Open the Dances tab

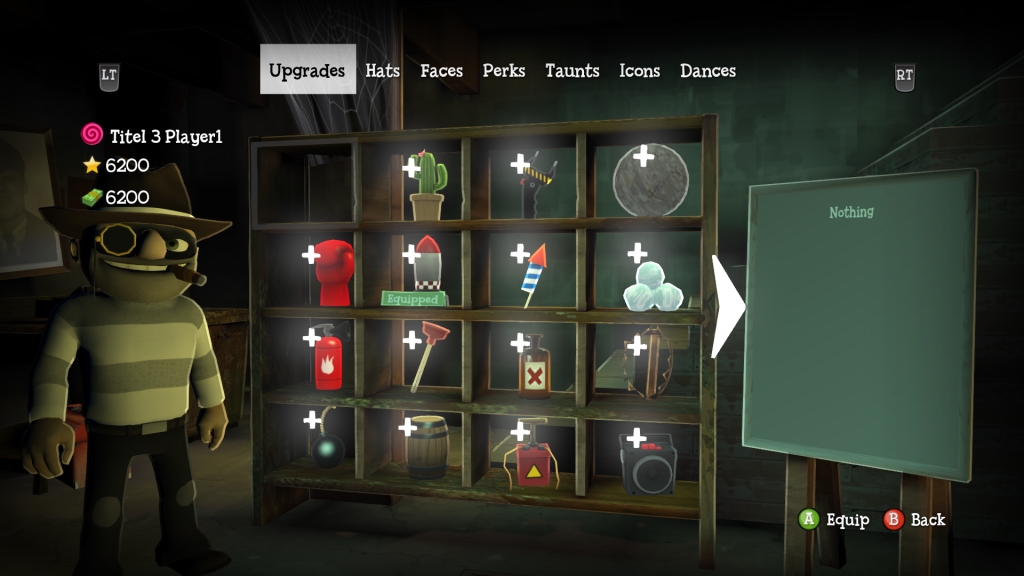708,71
